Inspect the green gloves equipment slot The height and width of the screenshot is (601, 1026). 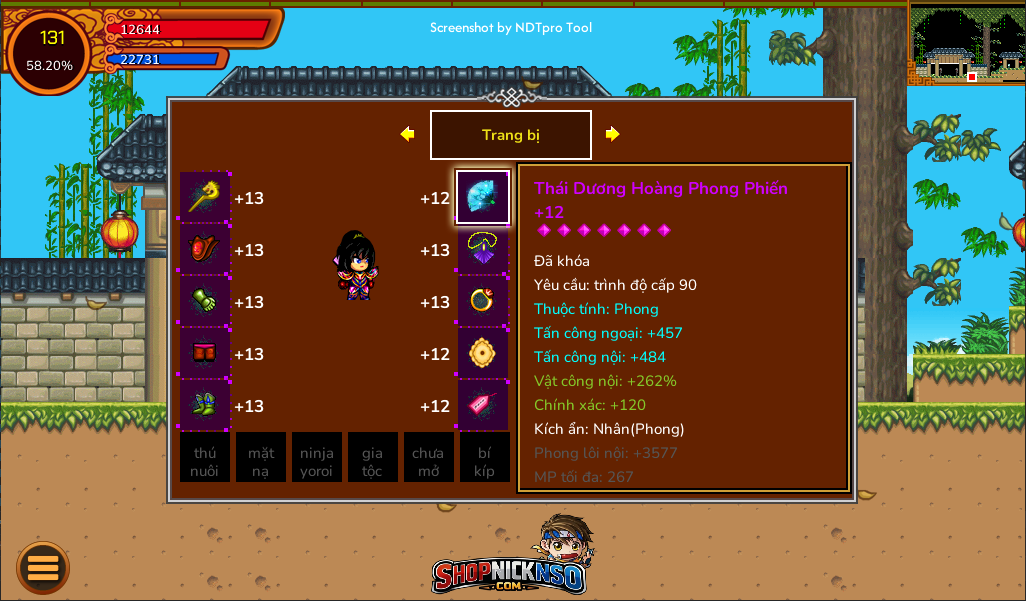pyautogui.click(x=205, y=302)
